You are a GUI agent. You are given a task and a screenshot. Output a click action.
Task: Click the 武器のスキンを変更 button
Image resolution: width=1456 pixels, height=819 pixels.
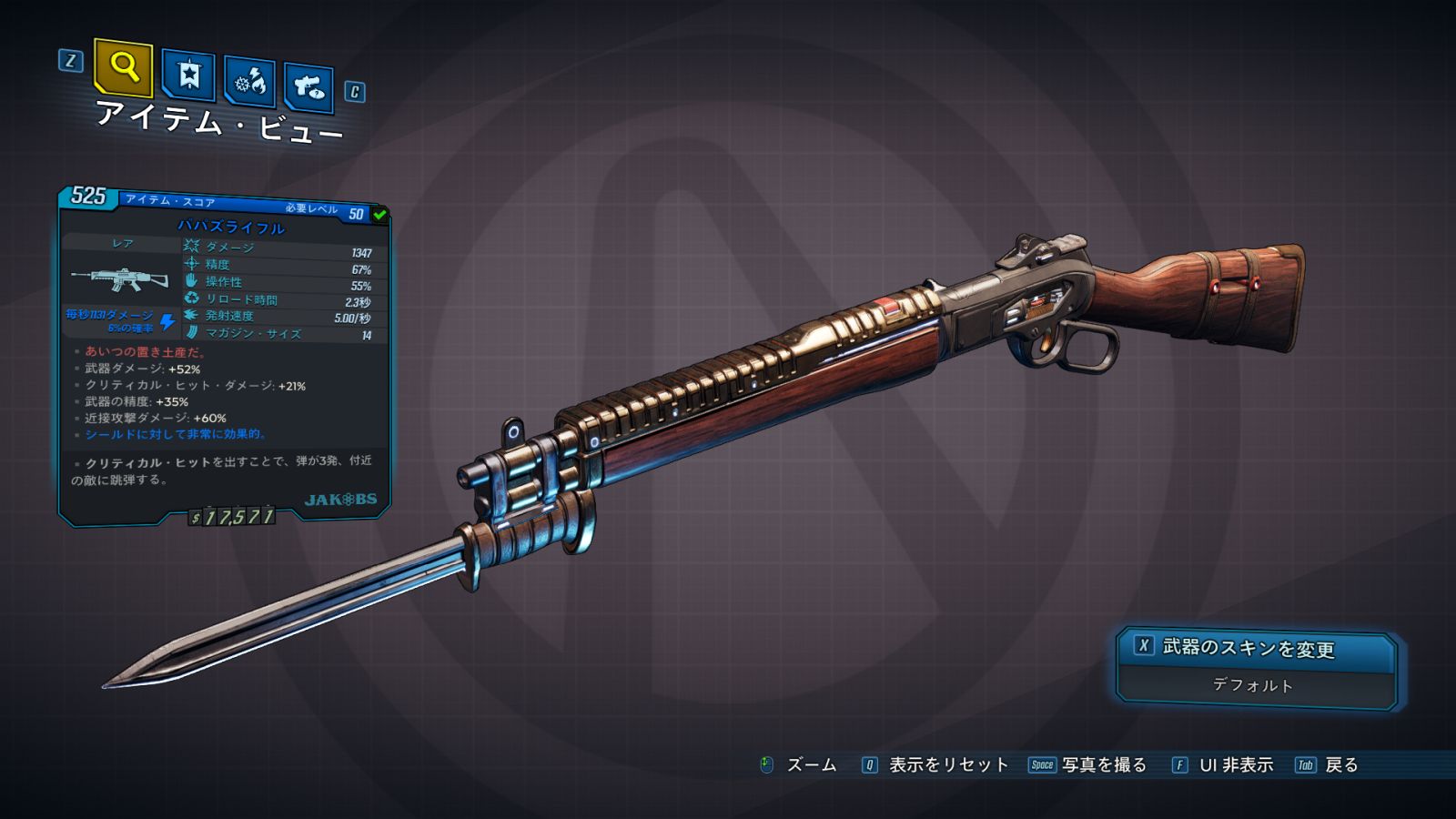1257,648
